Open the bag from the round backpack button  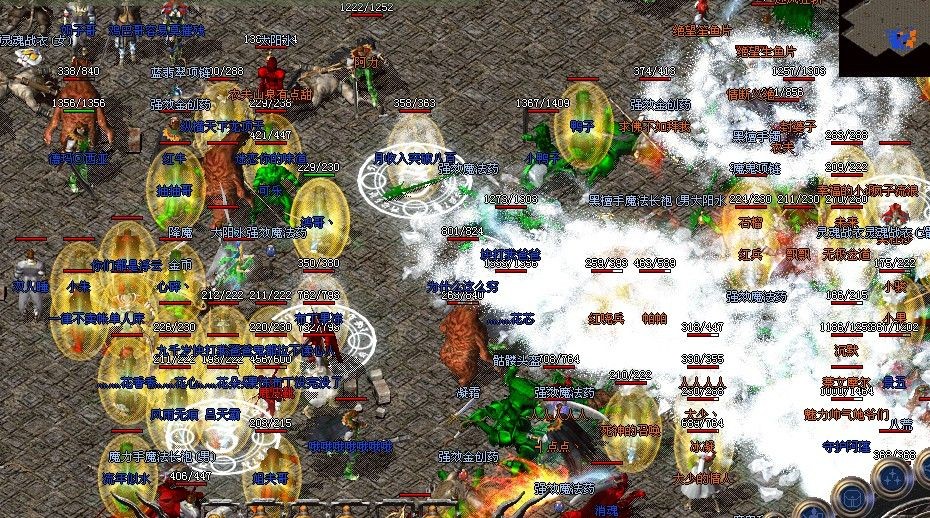[852, 497]
